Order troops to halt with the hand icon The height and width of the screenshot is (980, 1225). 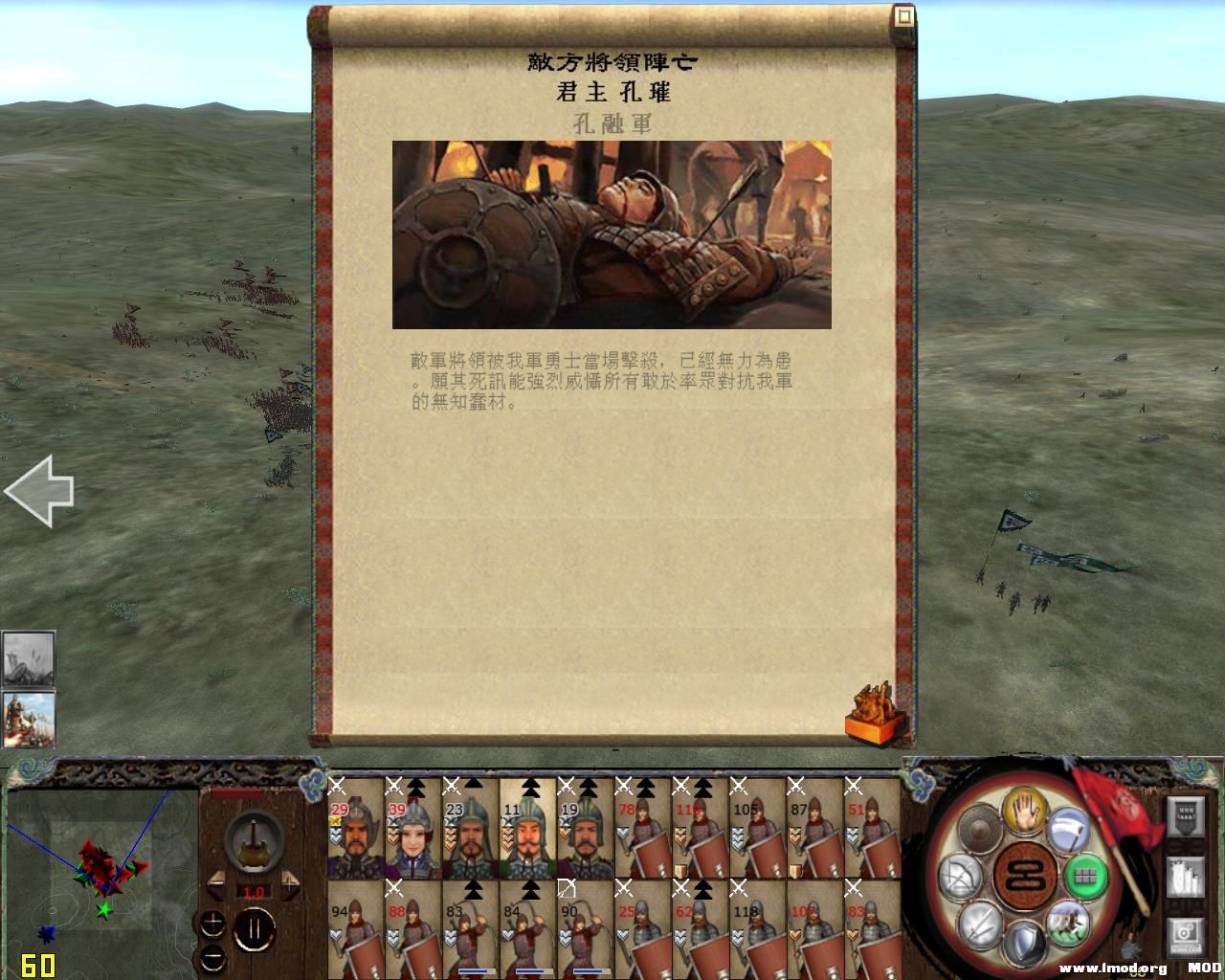(x=1024, y=813)
